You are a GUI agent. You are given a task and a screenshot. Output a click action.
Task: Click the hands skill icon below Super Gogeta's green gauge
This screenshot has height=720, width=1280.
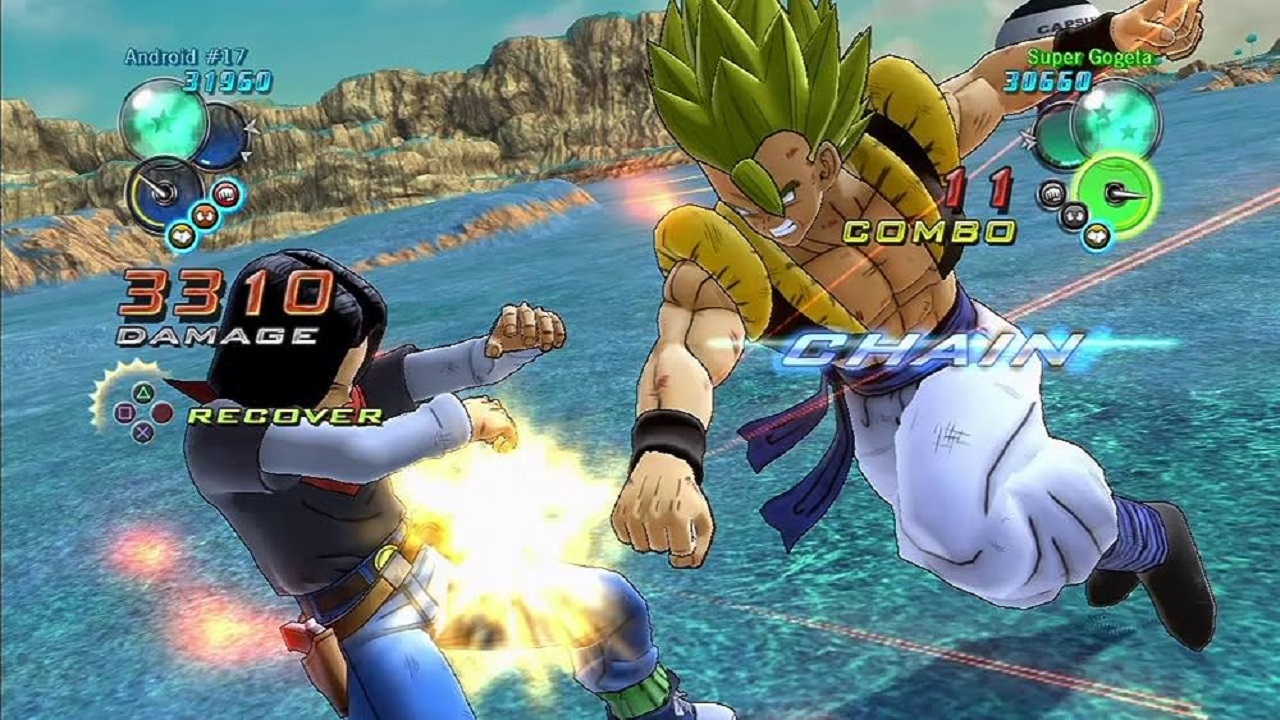(1095, 235)
